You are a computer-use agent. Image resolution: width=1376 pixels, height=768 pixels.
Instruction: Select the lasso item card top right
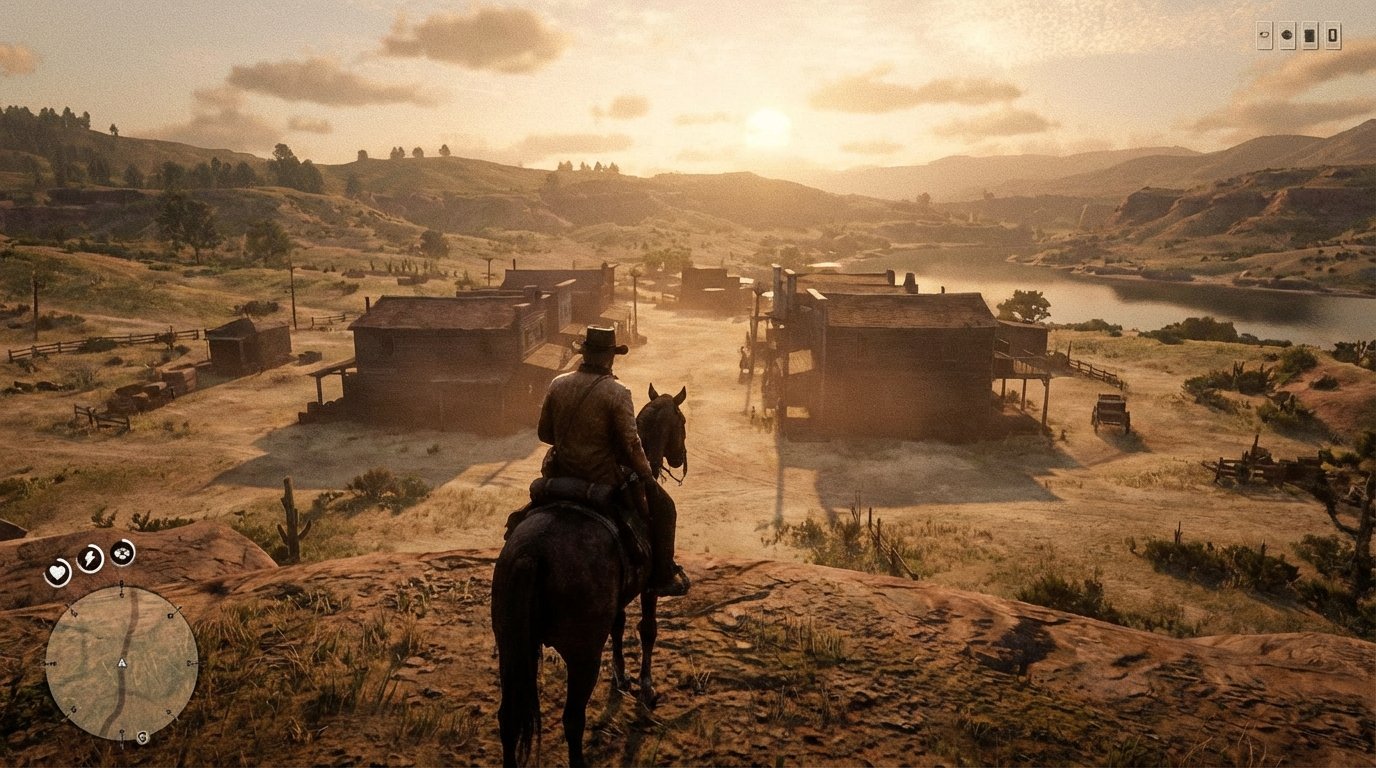click(x=1265, y=35)
